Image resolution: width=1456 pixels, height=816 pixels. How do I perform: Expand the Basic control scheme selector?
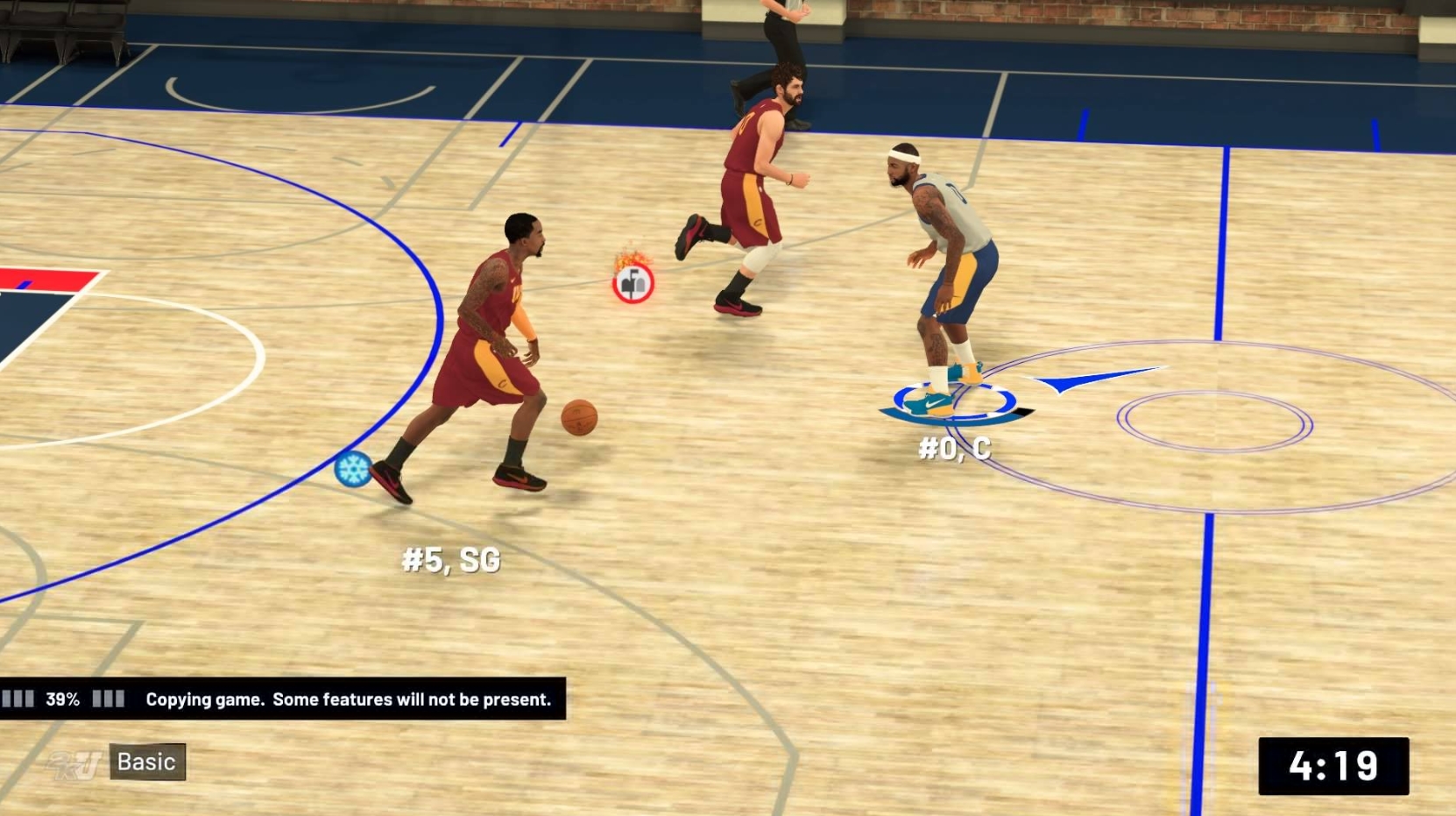(x=145, y=762)
